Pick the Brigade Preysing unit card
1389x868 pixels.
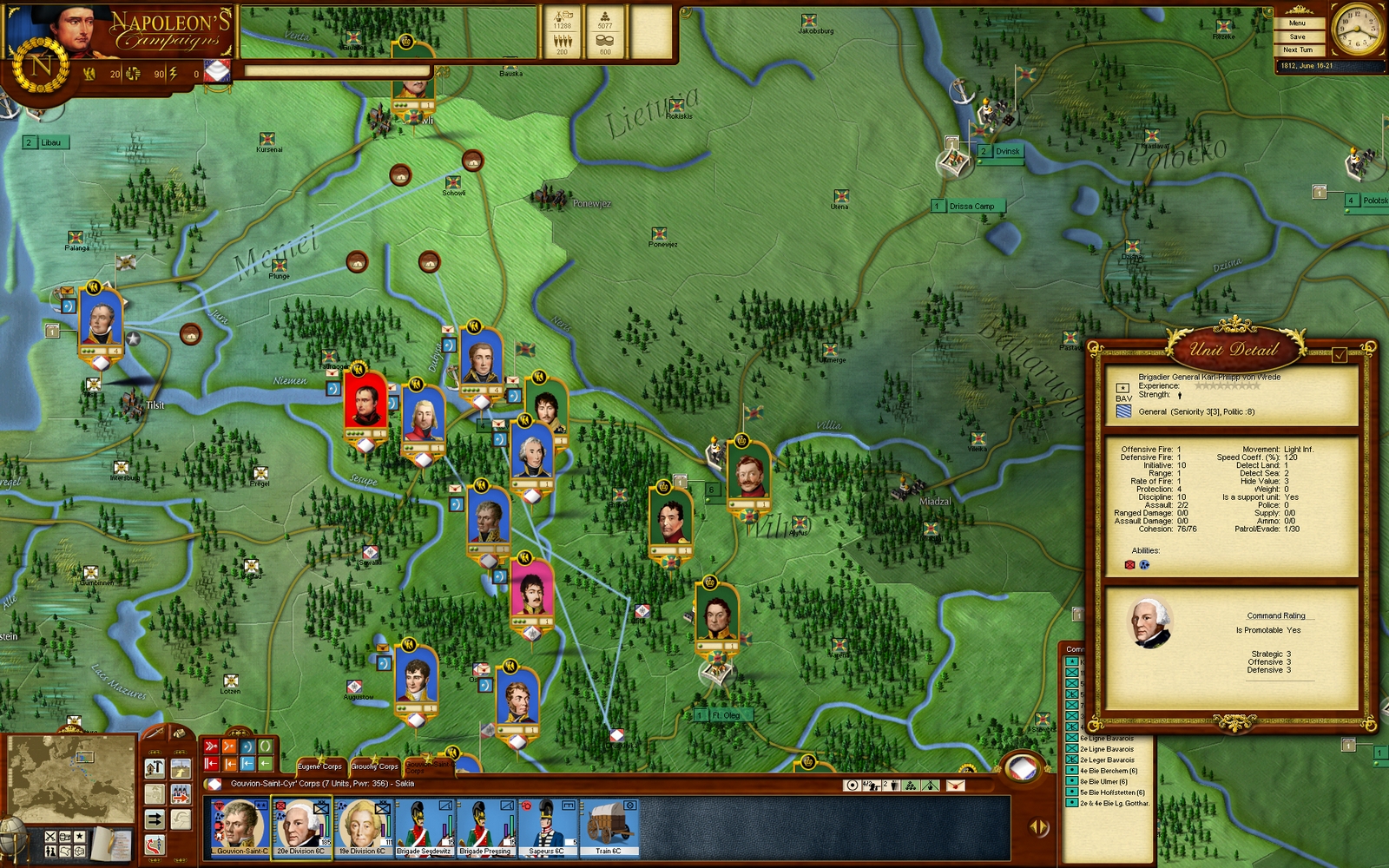point(484,827)
